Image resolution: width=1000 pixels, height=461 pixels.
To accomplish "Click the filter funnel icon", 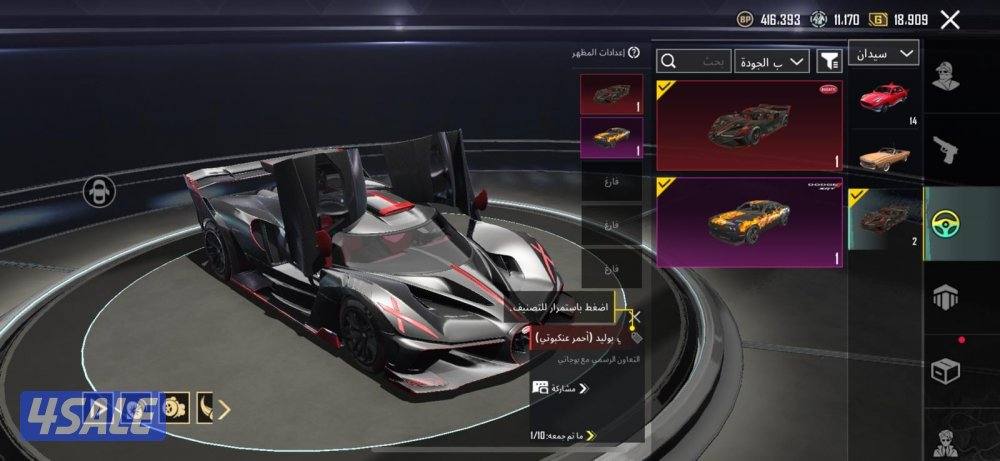I will coord(829,62).
